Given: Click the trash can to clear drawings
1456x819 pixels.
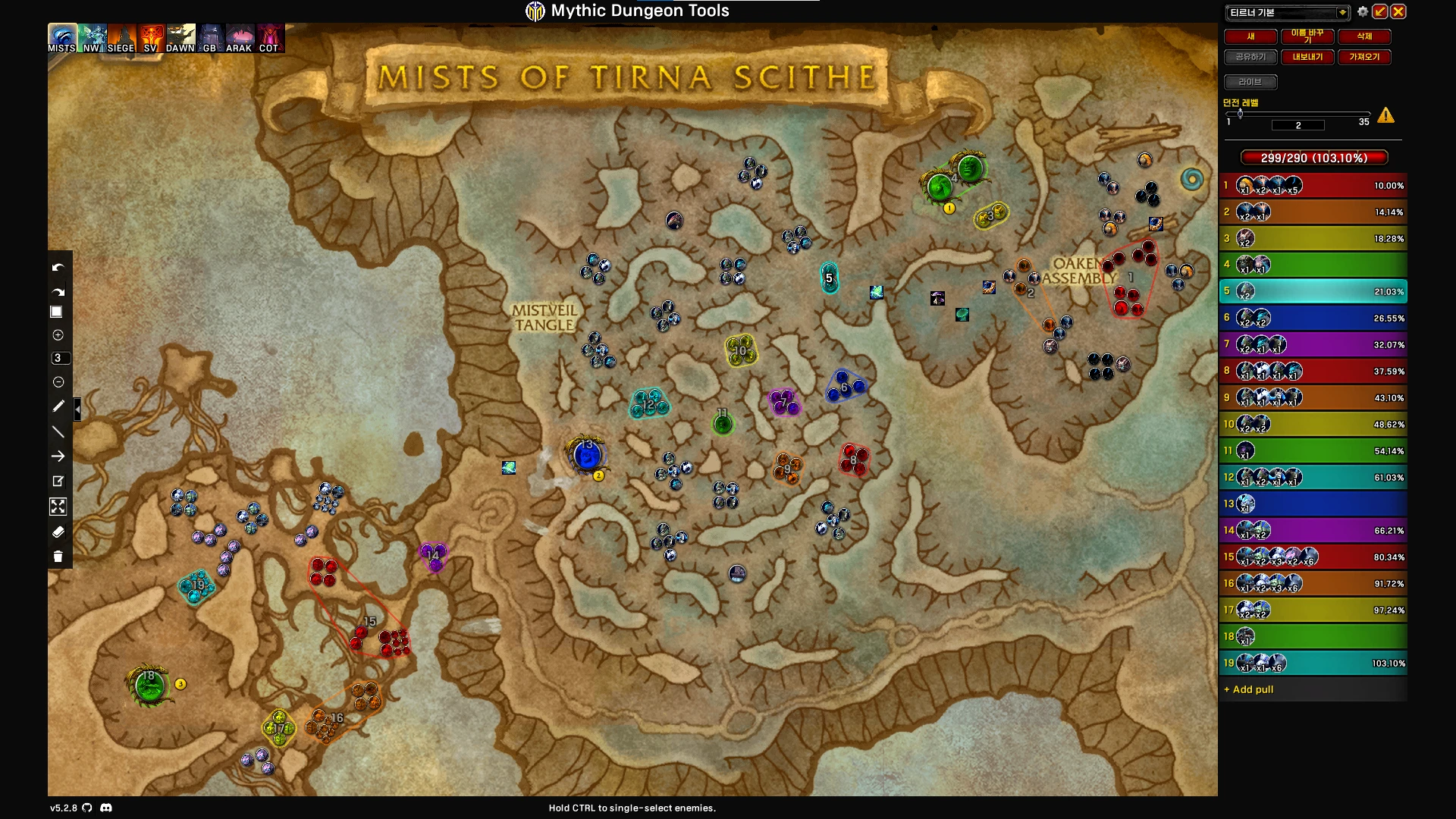Looking at the screenshot, I should (58, 557).
